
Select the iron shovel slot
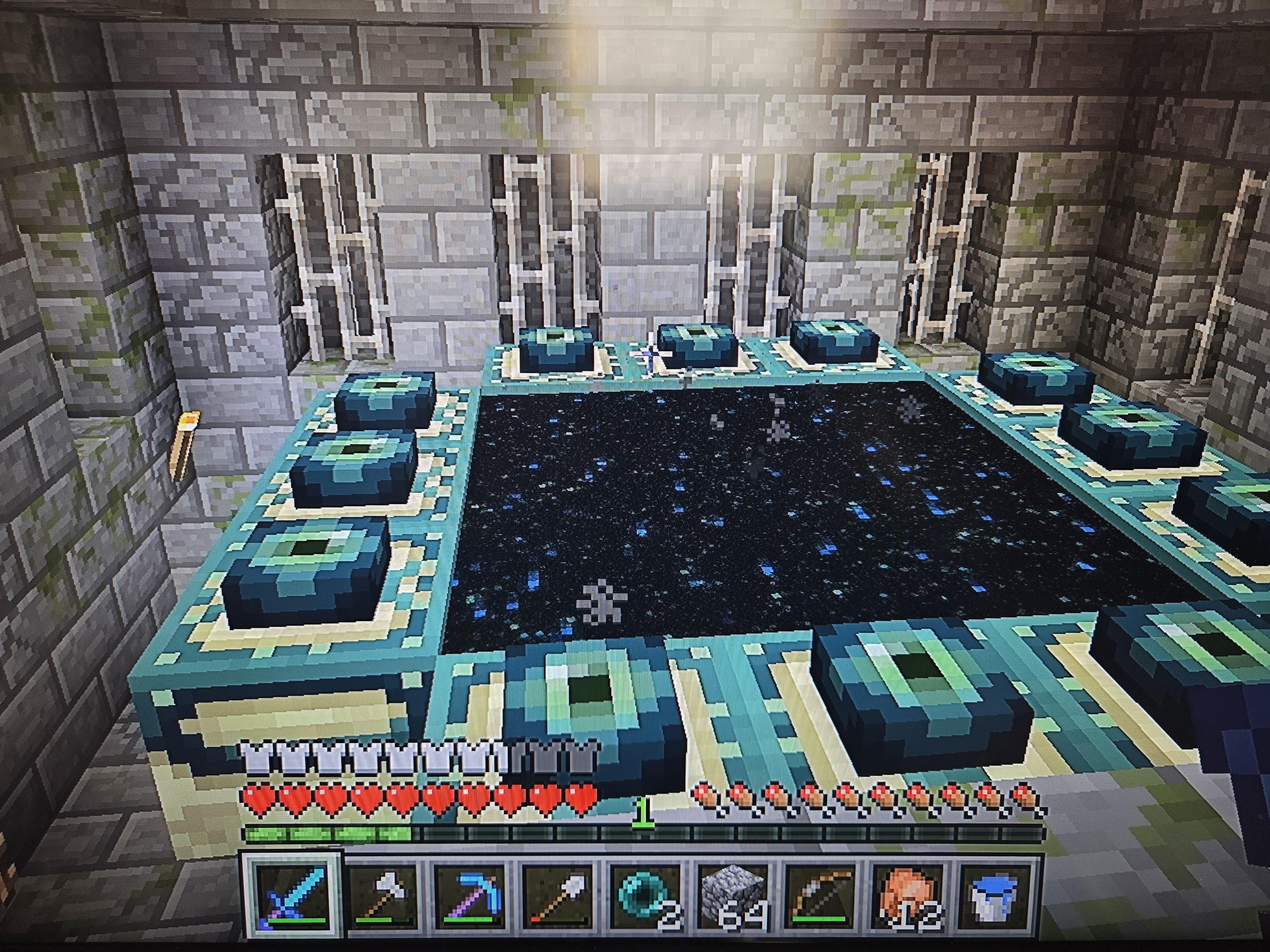pos(556,899)
